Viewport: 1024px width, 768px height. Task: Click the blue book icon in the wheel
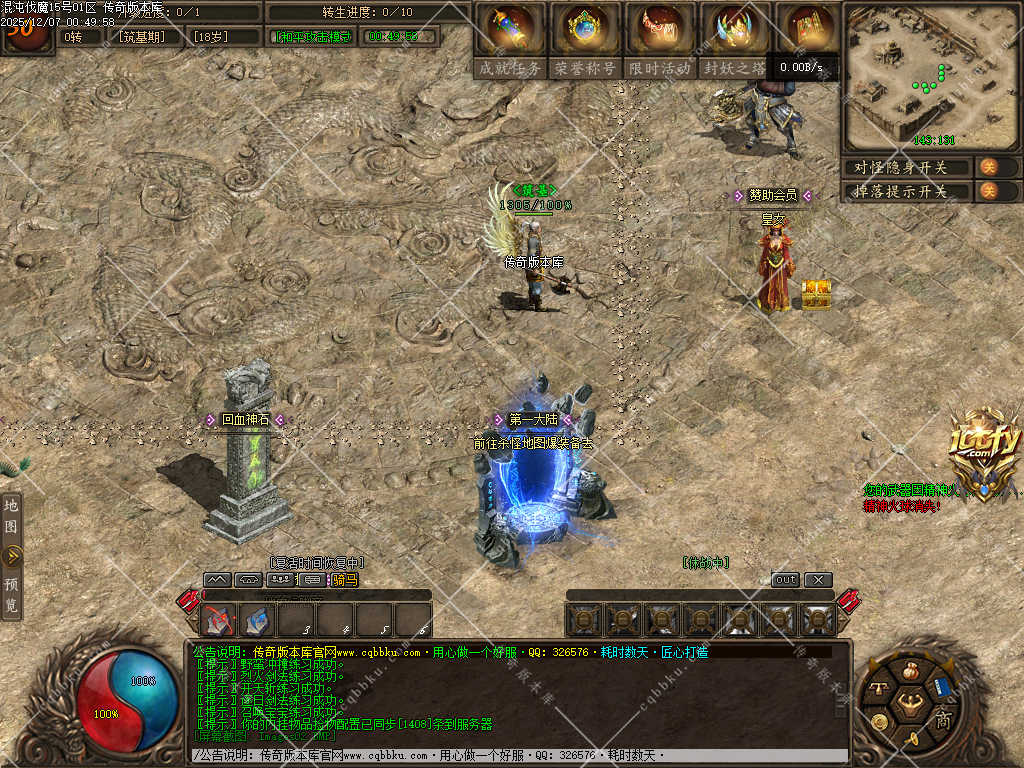click(x=941, y=689)
